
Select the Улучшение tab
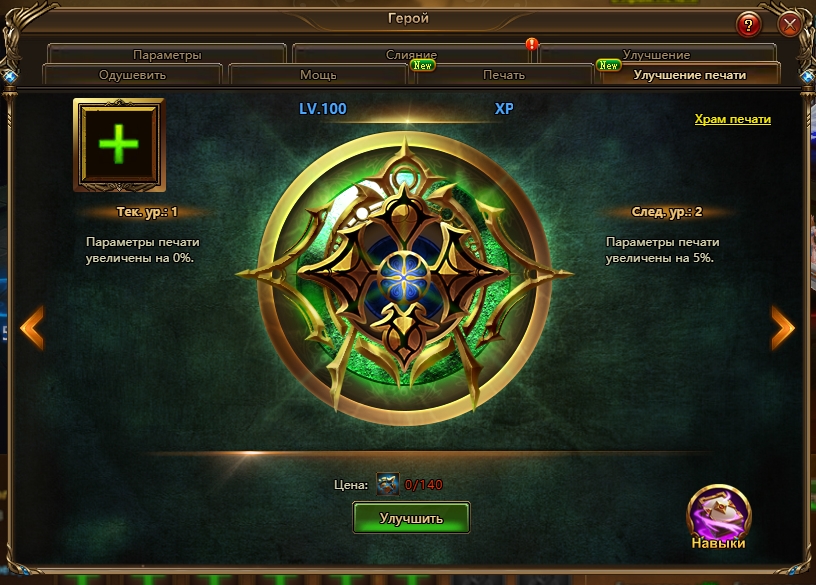pos(656,55)
